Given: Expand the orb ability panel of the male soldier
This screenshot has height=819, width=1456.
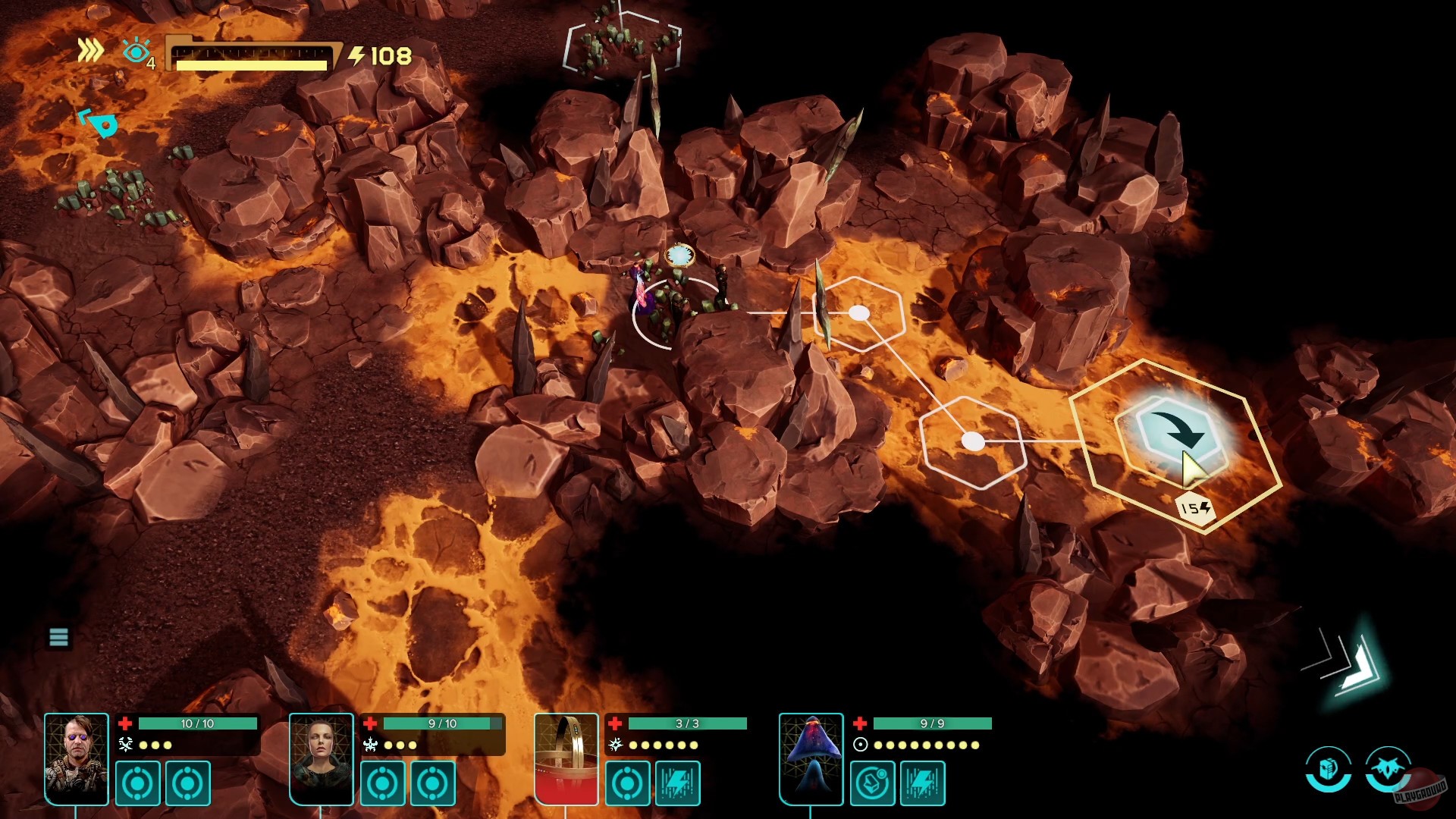Looking at the screenshot, I should (187, 783).
